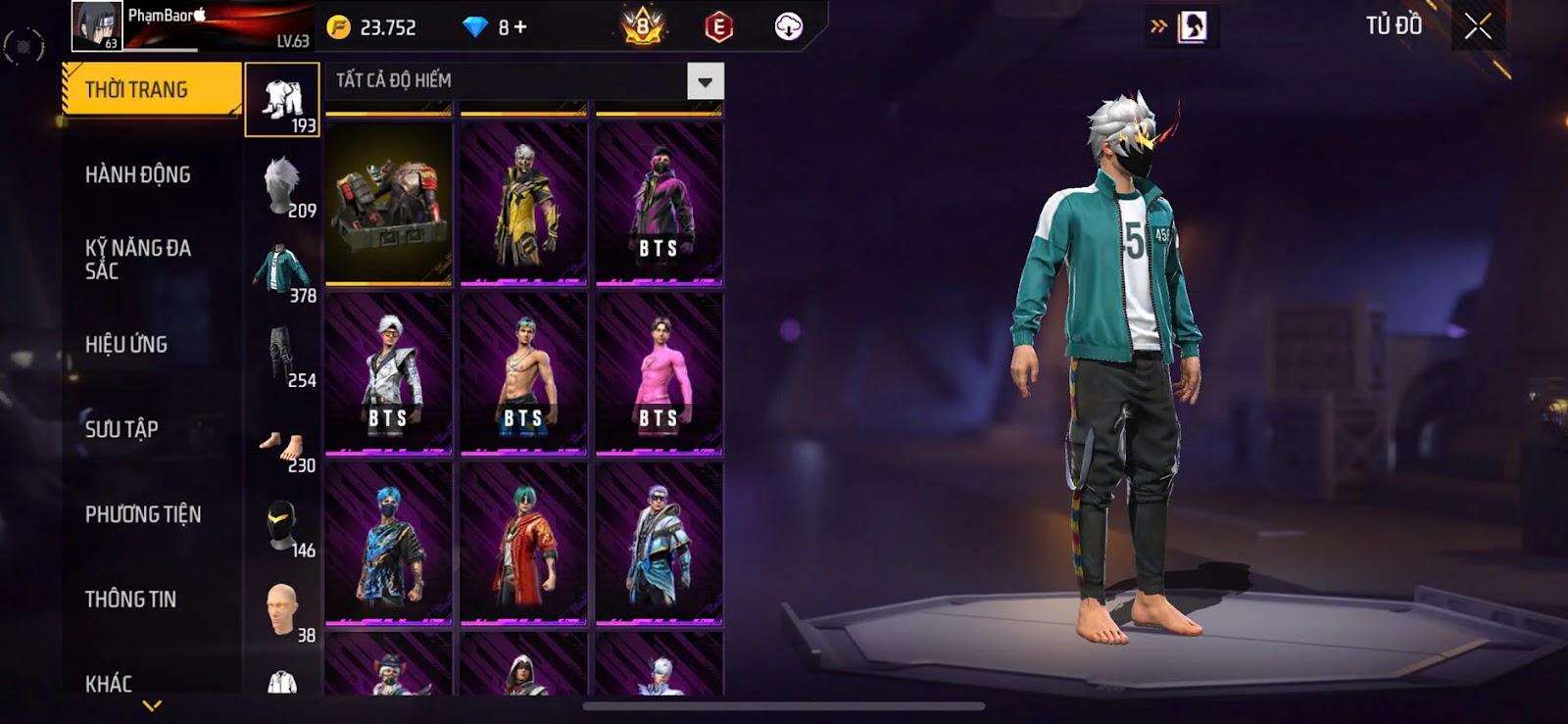Open the HÀNH ĐỘNG category
This screenshot has height=724, width=1568.
[138, 175]
